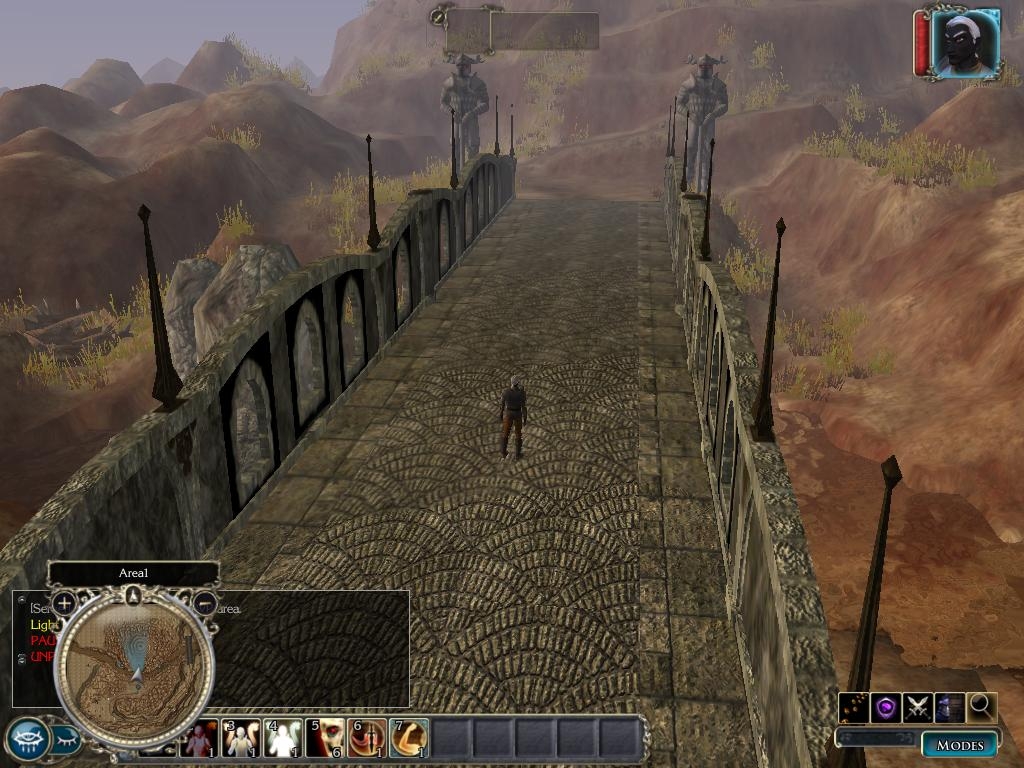Viewport: 1024px width, 768px height.
Task: Use hotbar slot 4 glowing figure ability
Action: [282, 739]
